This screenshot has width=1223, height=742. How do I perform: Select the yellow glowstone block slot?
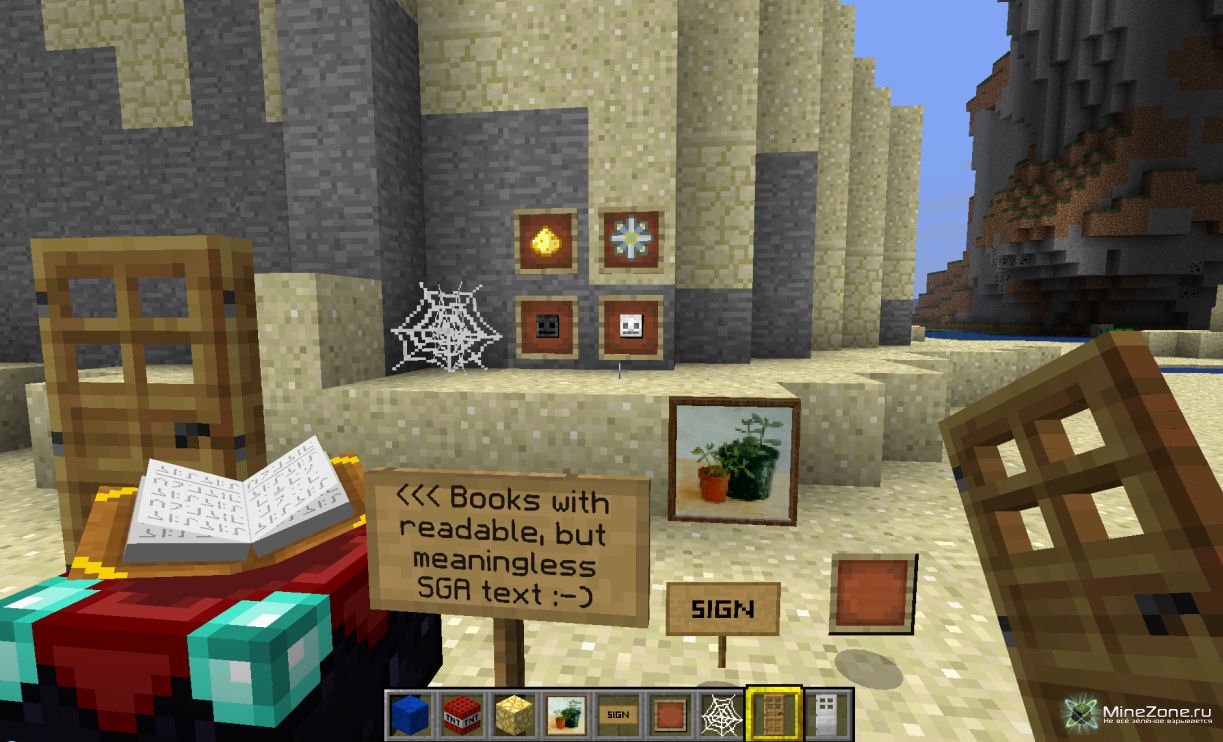(x=514, y=713)
